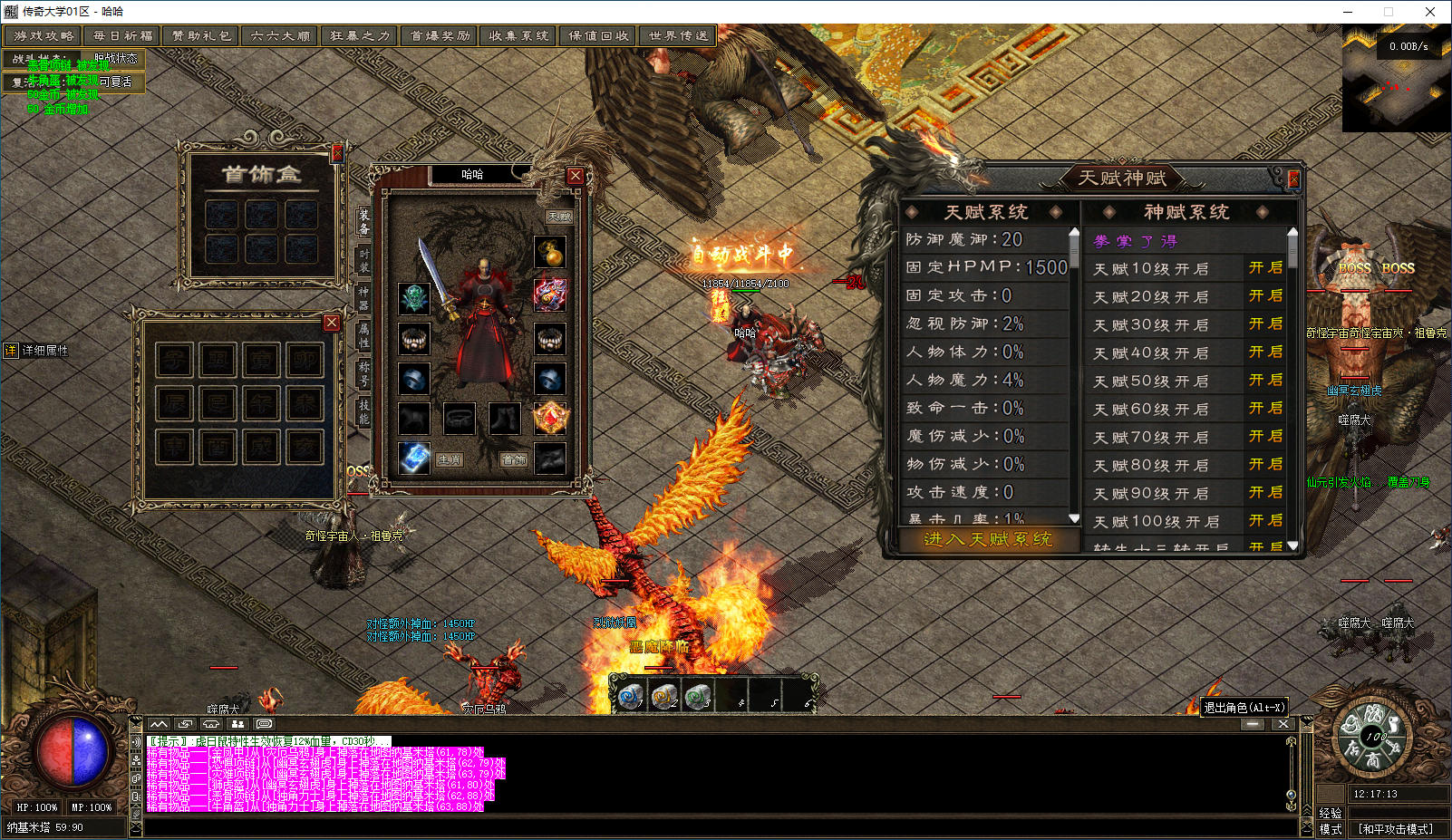Screen dimensions: 1452x840
Task: Close the 哈哈 character equipment window
Action: pos(575,176)
